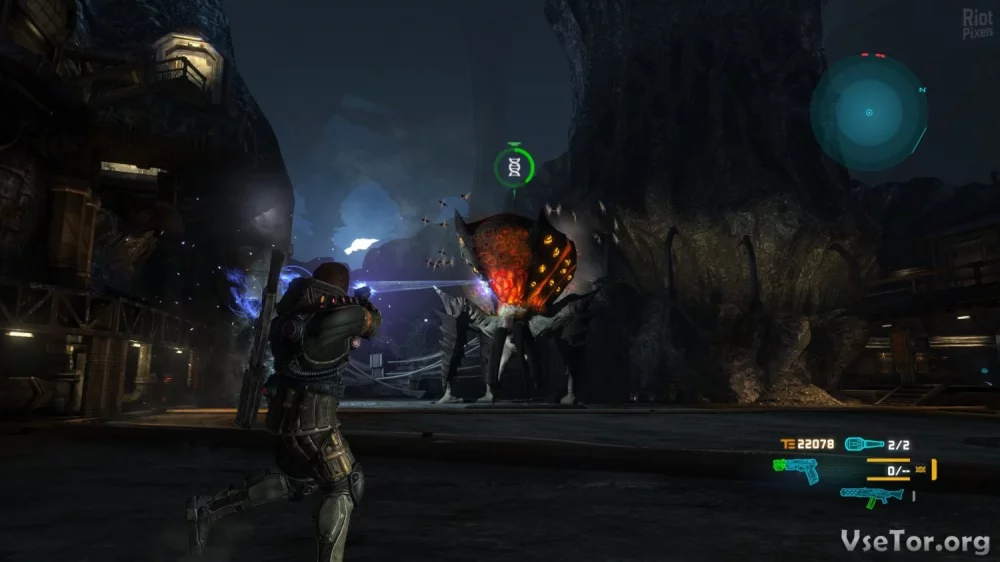Click the green DNA objective marker

[514, 166]
